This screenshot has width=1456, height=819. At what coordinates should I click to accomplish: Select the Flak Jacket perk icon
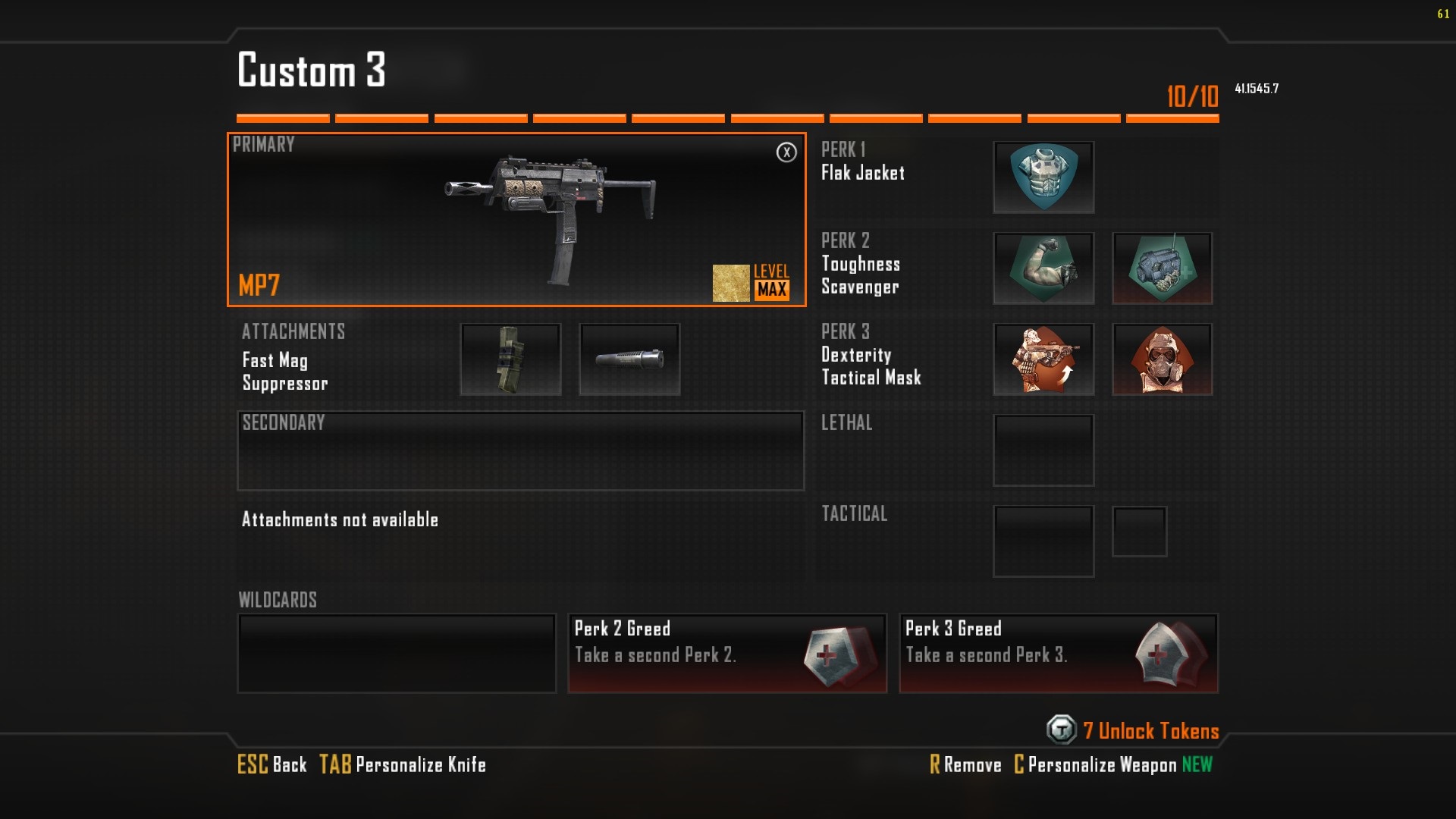tap(1043, 177)
